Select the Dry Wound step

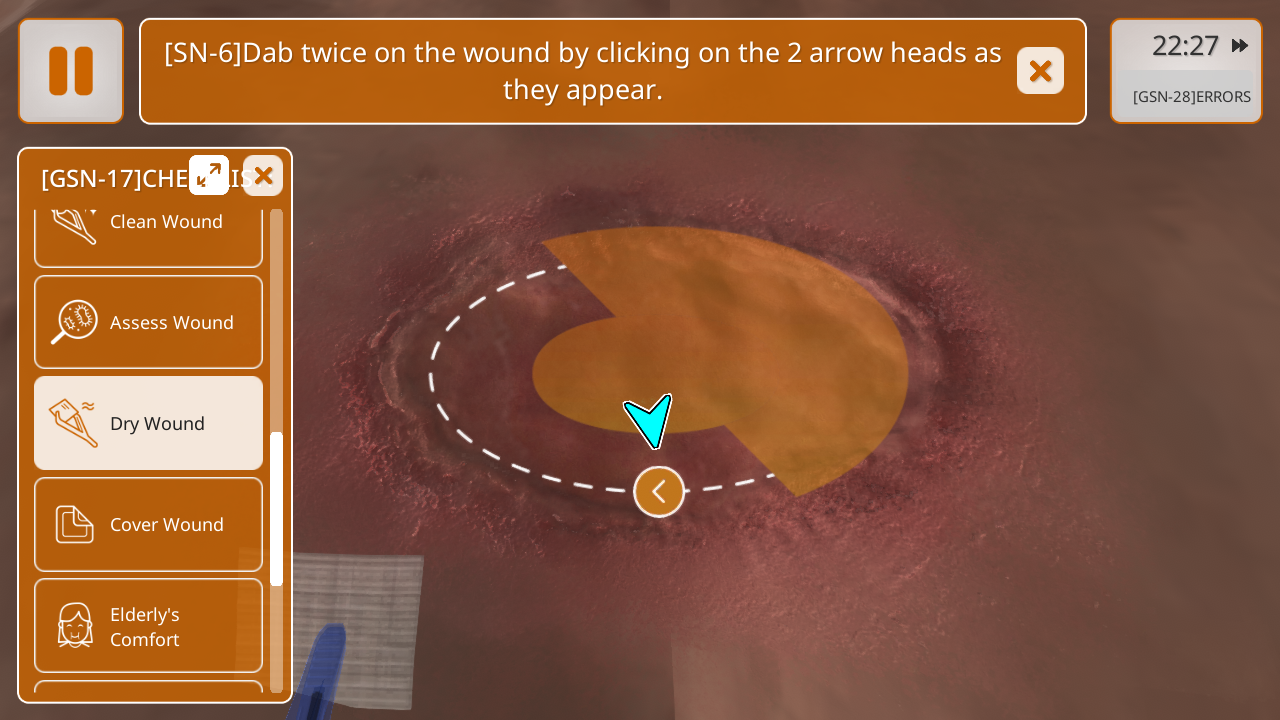148,423
